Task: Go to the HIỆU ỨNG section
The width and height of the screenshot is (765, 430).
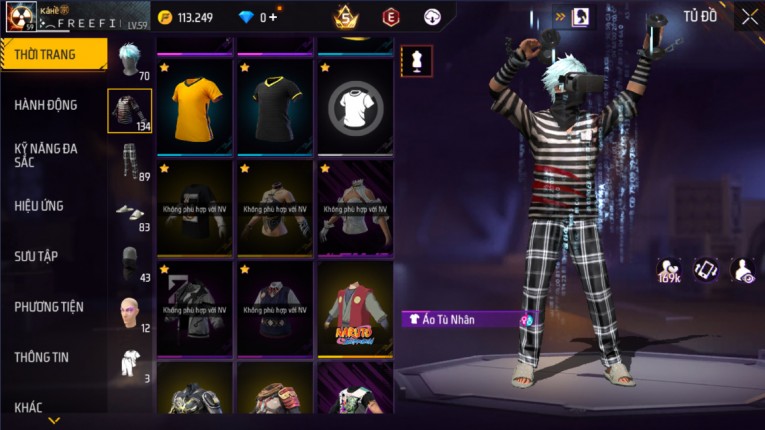Action: point(40,205)
